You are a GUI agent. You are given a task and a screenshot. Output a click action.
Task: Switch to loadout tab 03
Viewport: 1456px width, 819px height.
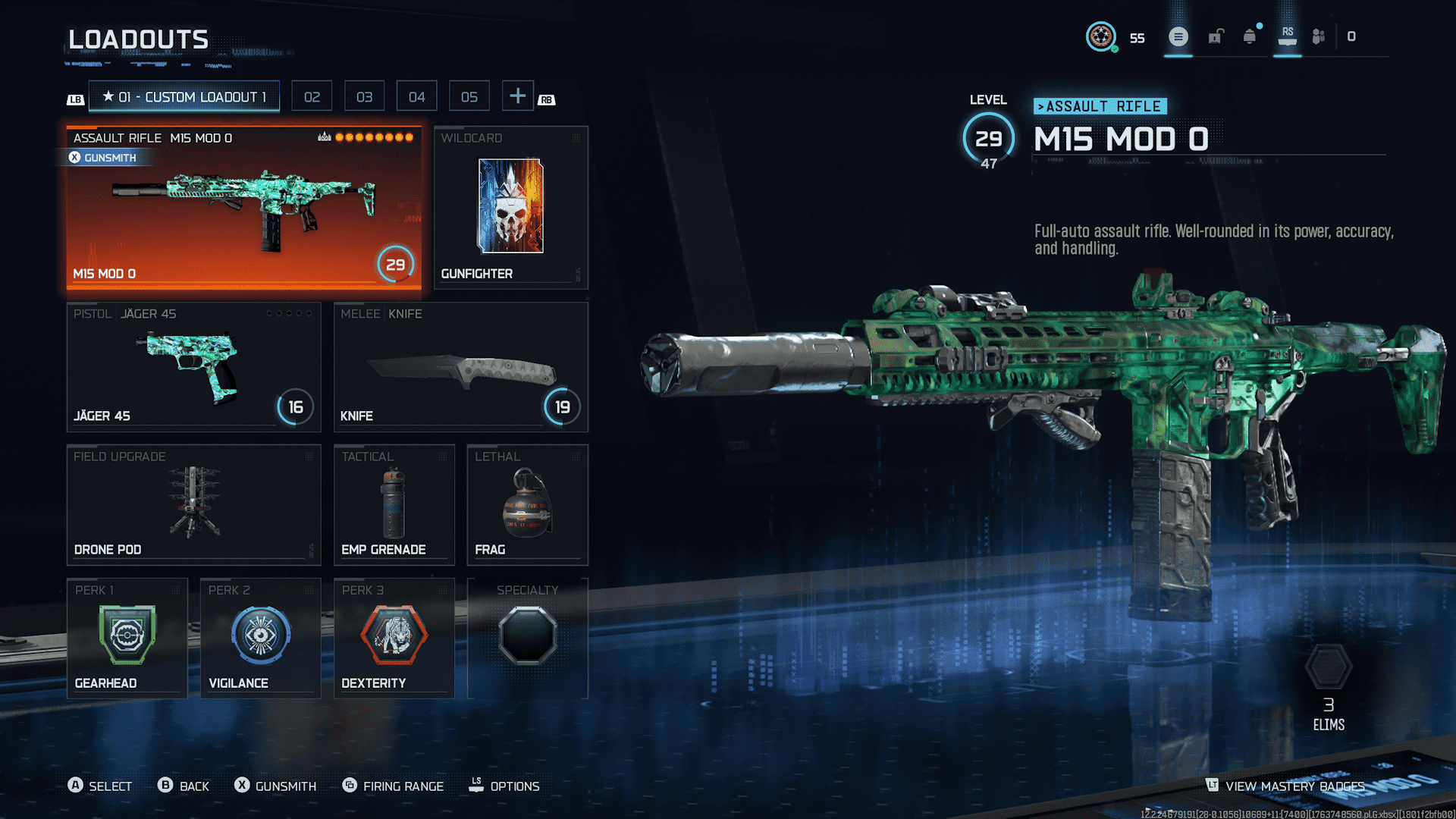[x=365, y=97]
